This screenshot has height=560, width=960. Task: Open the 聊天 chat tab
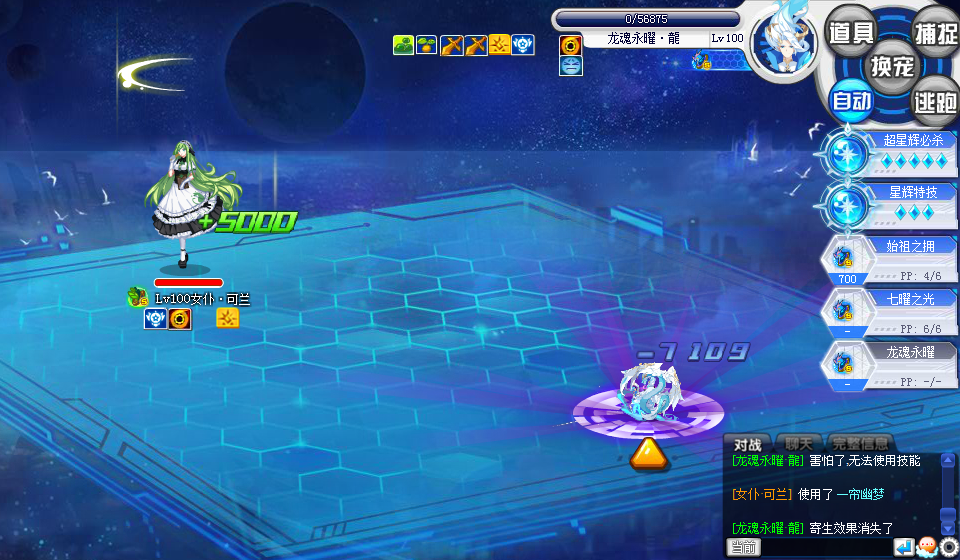(798, 444)
